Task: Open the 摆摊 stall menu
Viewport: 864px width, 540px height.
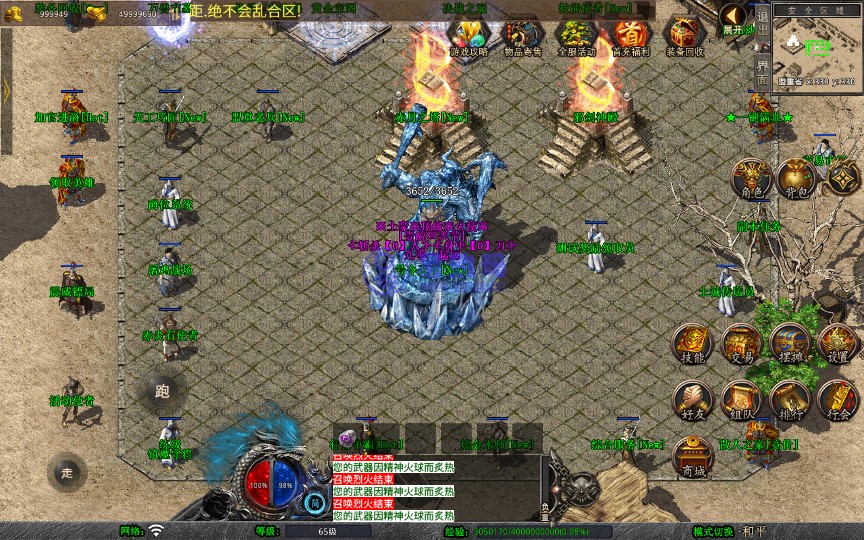Action: point(789,345)
